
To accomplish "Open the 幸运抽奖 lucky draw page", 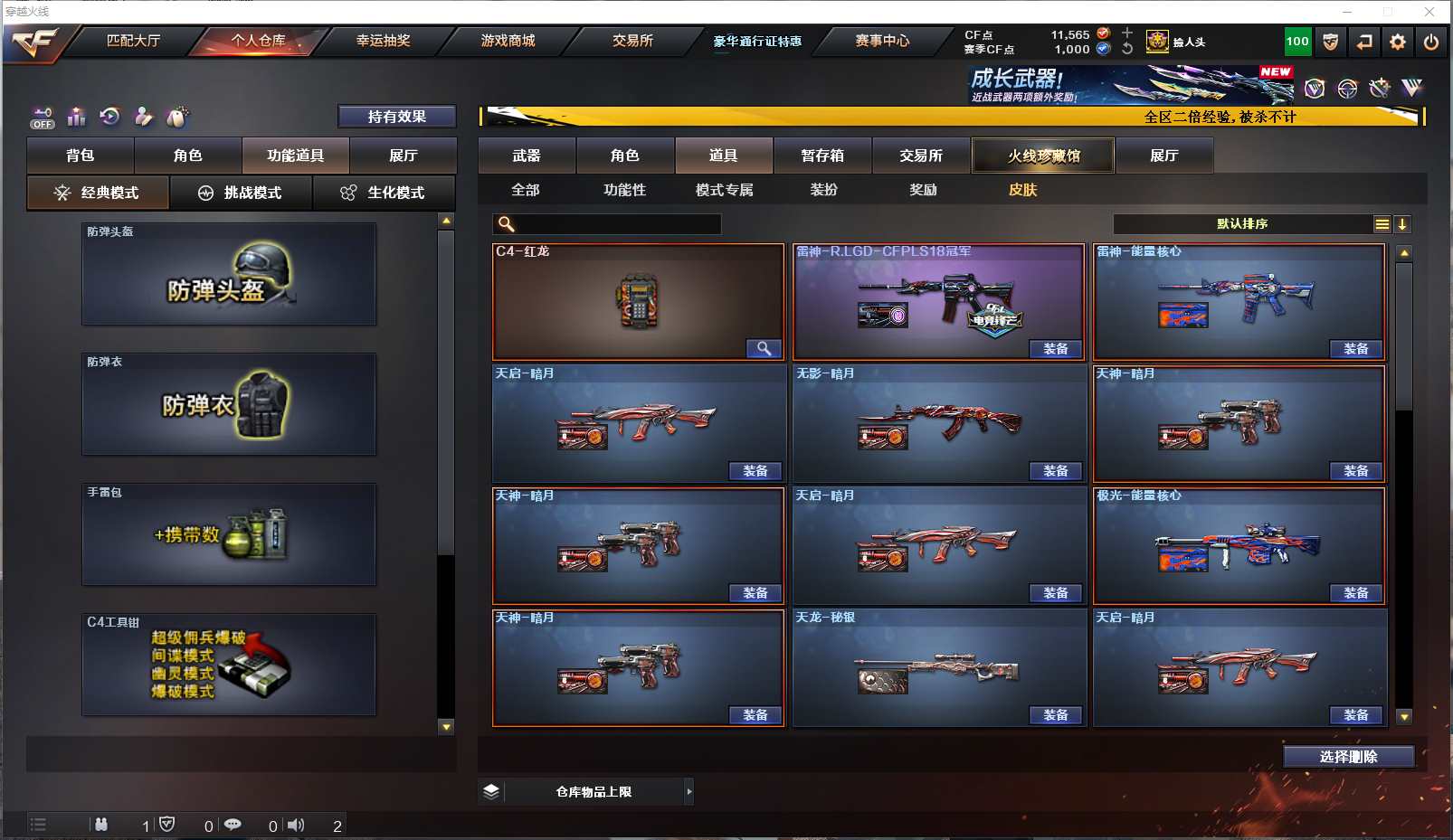I will pyautogui.click(x=383, y=41).
